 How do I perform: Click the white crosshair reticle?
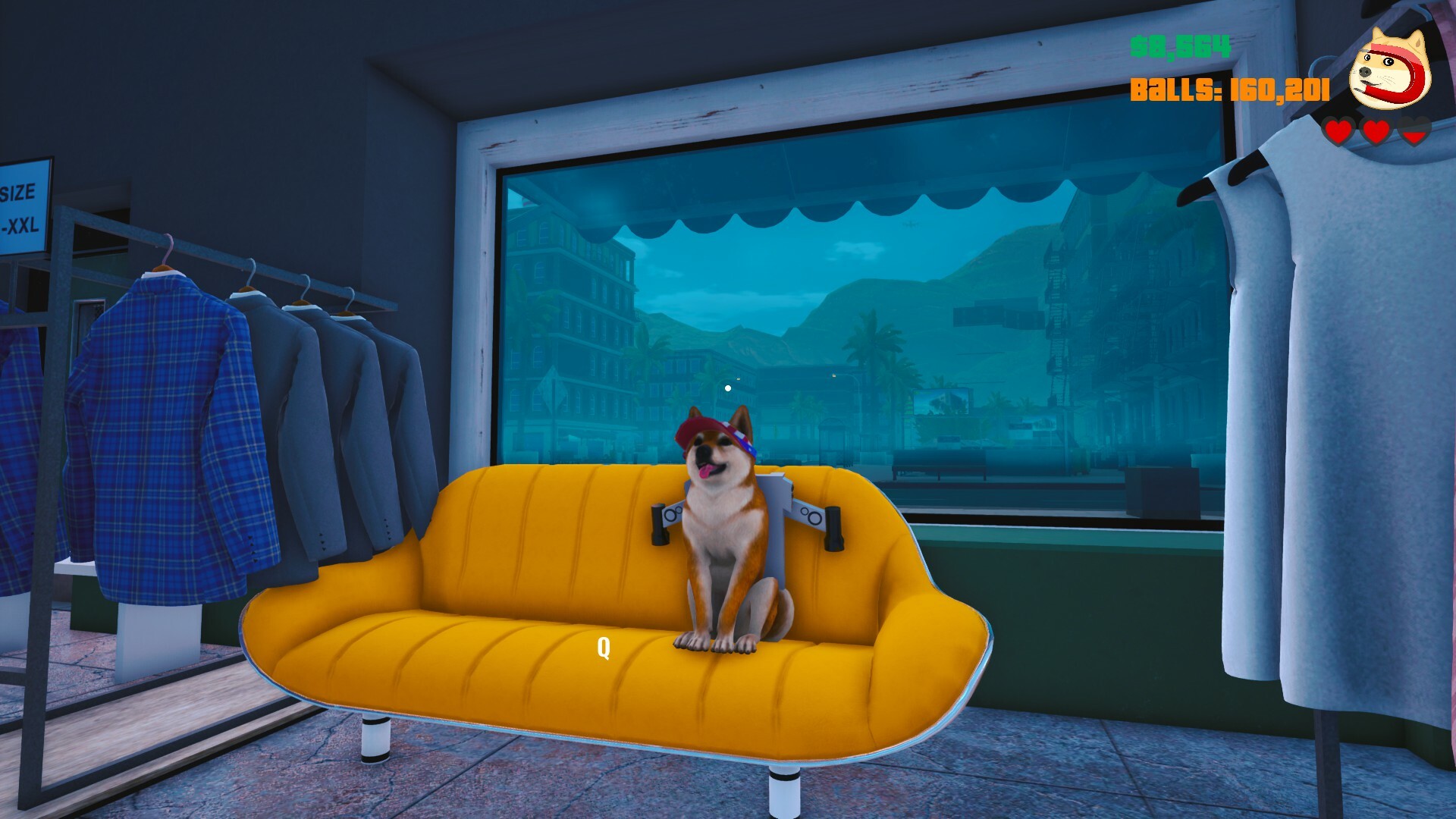[728, 387]
